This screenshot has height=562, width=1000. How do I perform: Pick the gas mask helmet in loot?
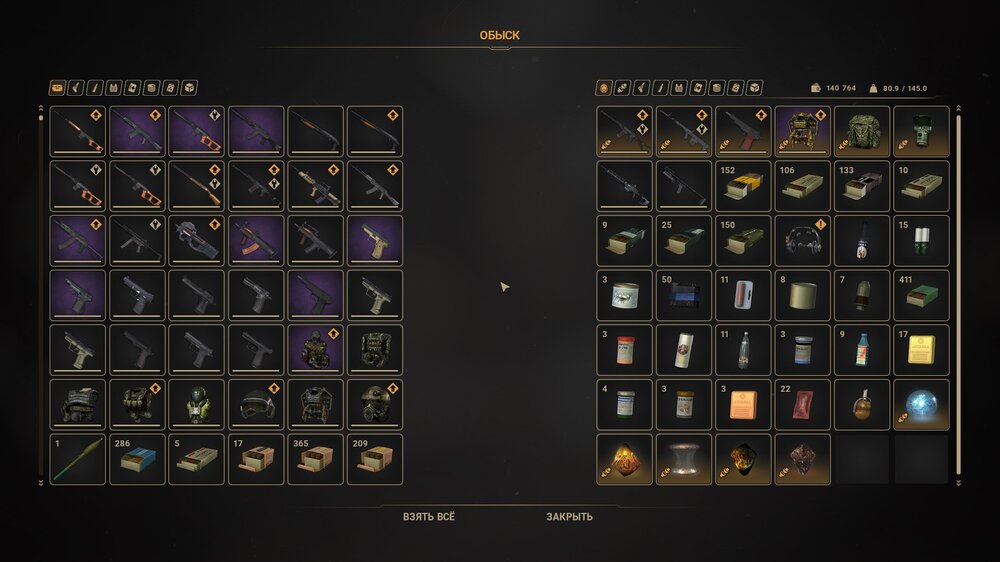(374, 404)
